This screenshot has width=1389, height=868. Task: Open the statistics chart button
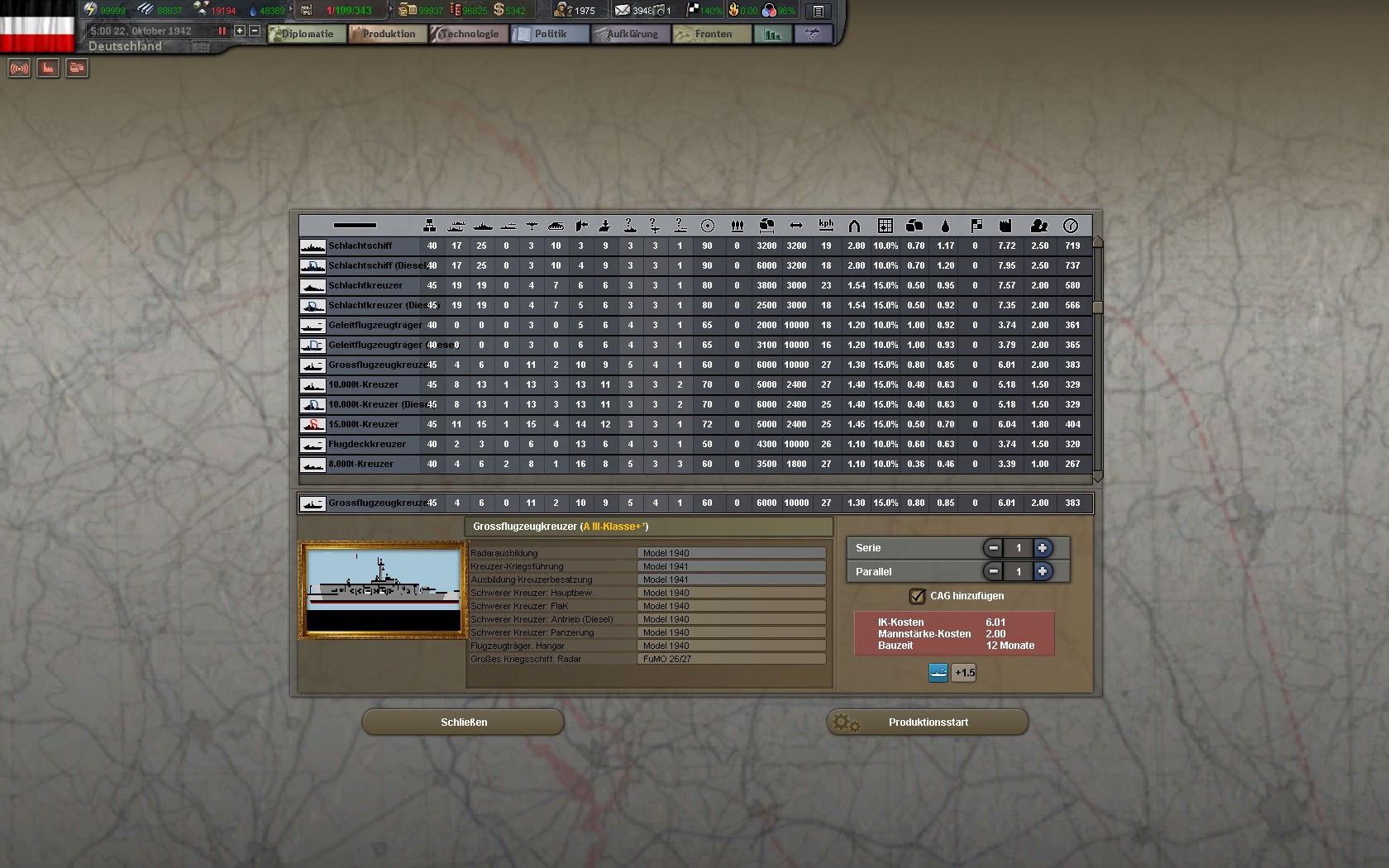tap(773, 34)
